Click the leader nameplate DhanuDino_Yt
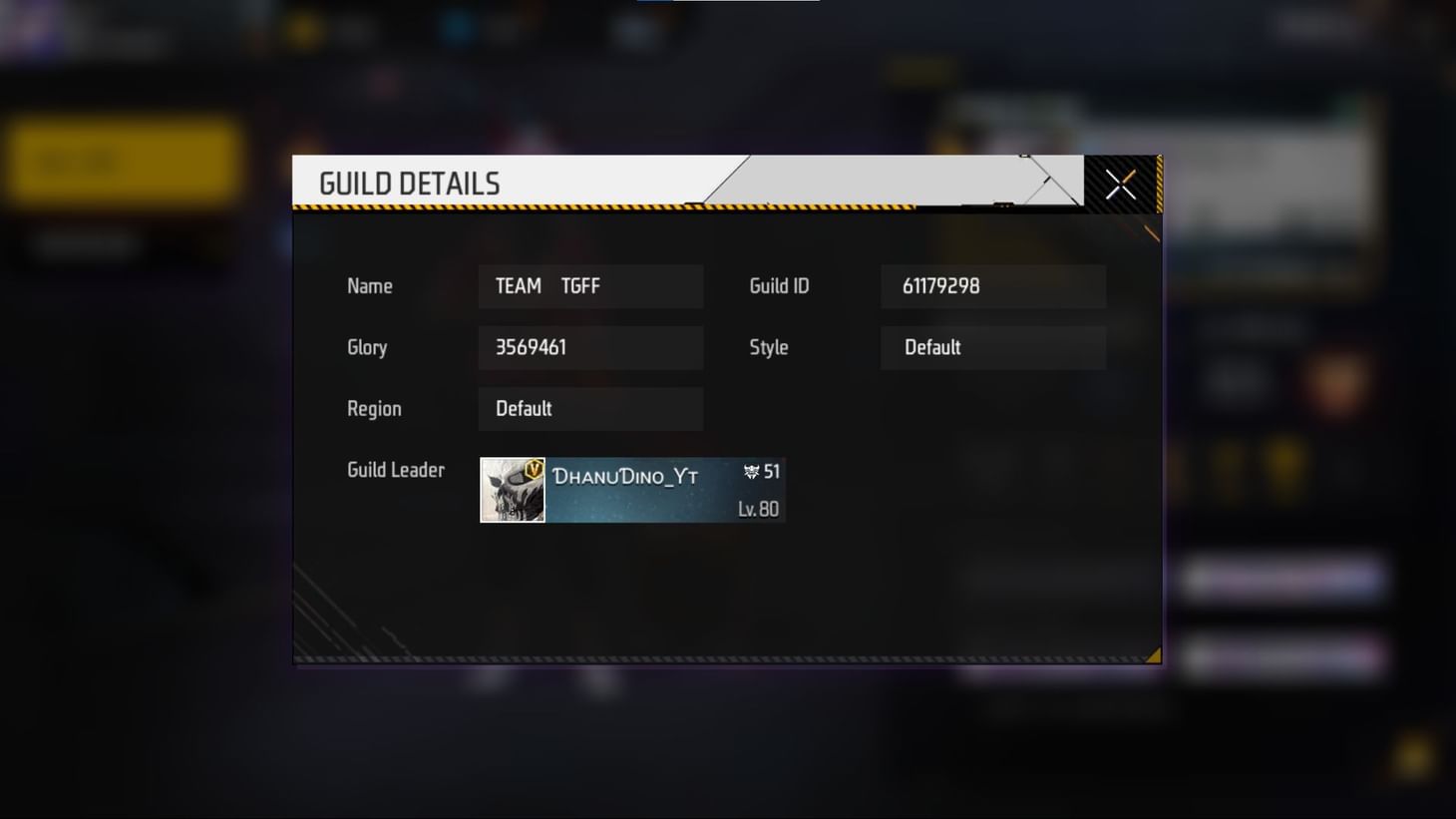The height and width of the screenshot is (819, 1456). (626, 476)
